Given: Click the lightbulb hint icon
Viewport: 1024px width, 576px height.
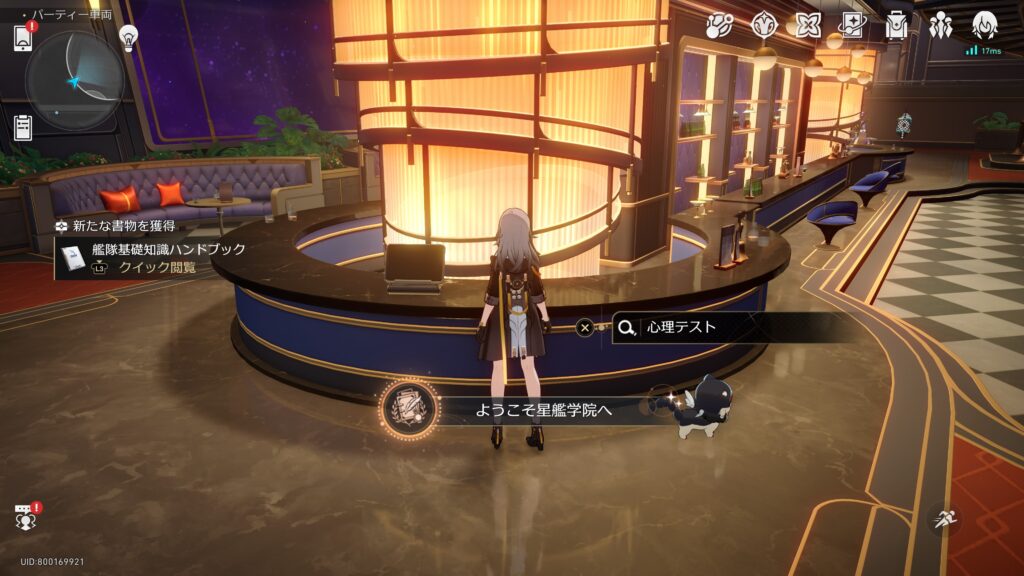Looking at the screenshot, I should tap(128, 37).
